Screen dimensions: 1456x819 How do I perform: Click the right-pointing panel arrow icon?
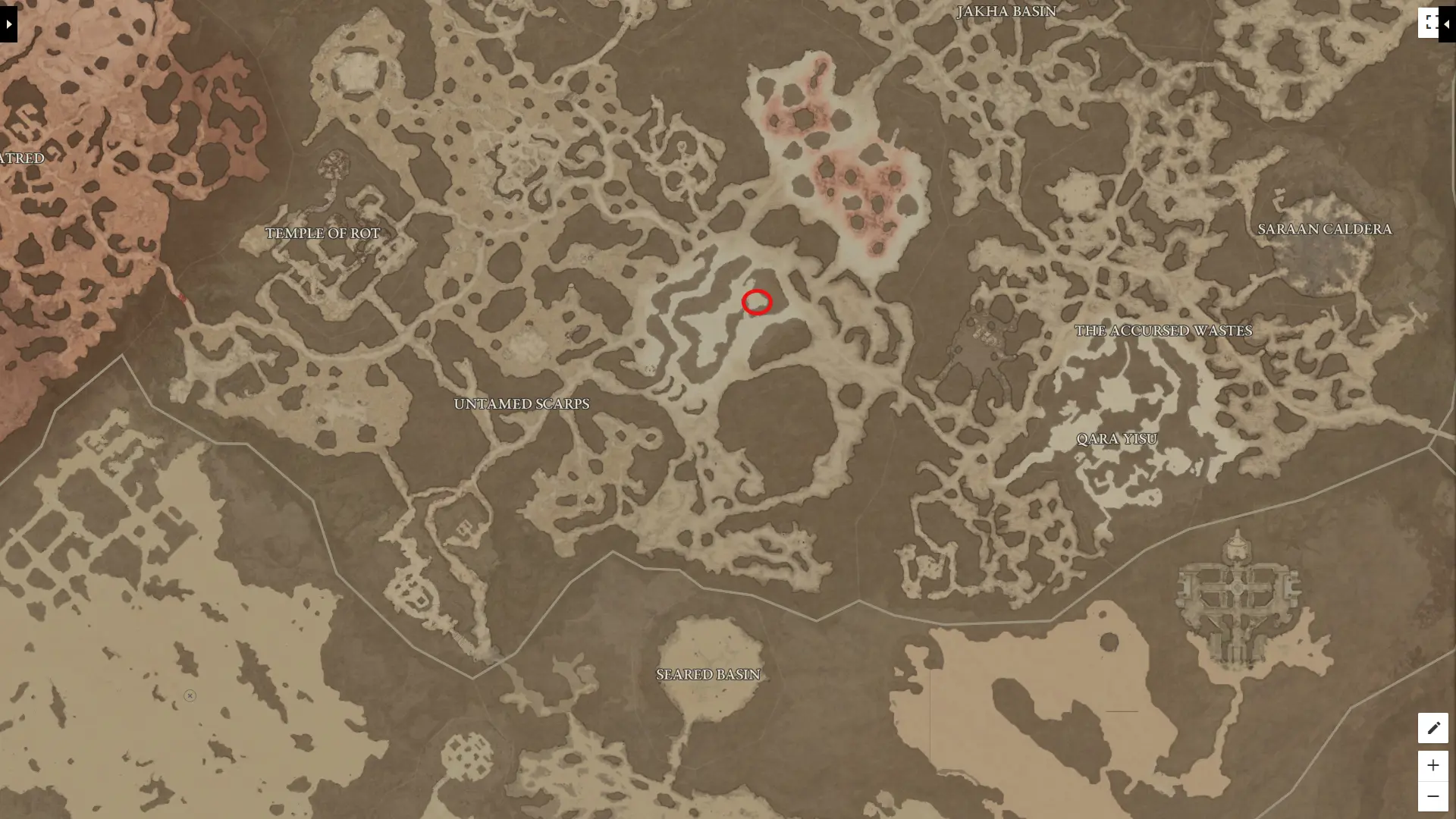click(8, 24)
